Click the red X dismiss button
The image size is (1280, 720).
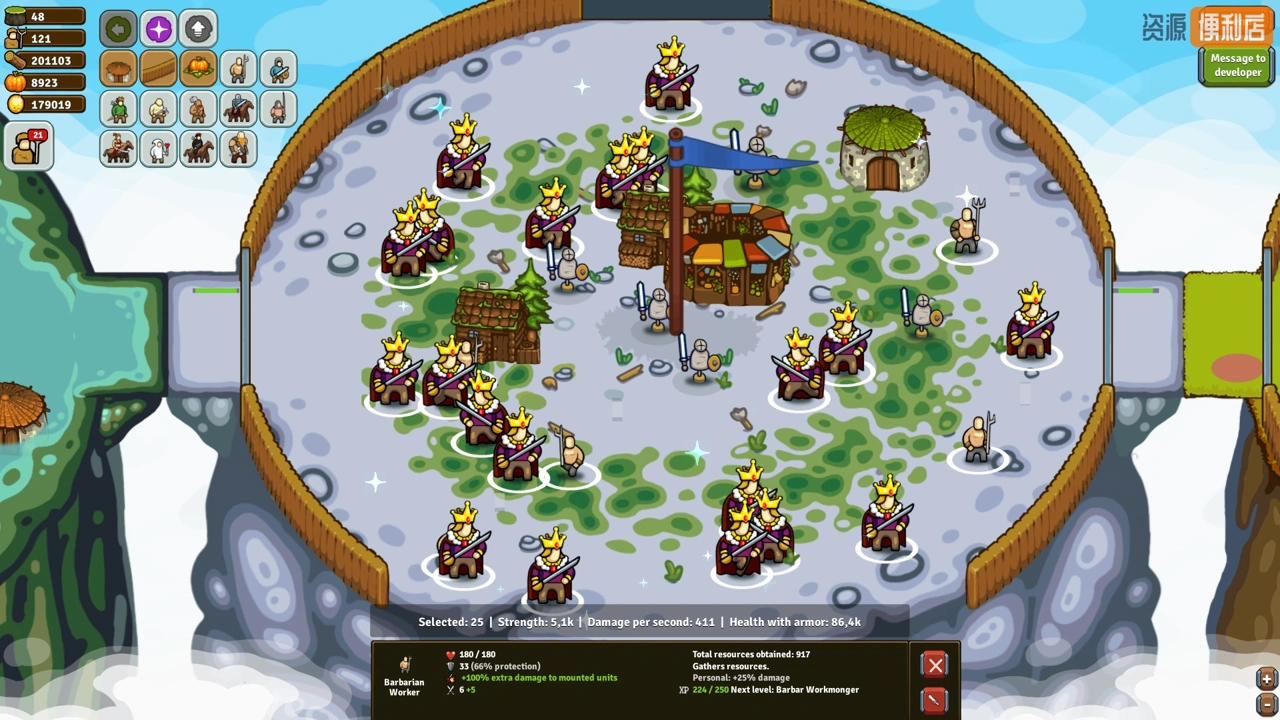935,665
